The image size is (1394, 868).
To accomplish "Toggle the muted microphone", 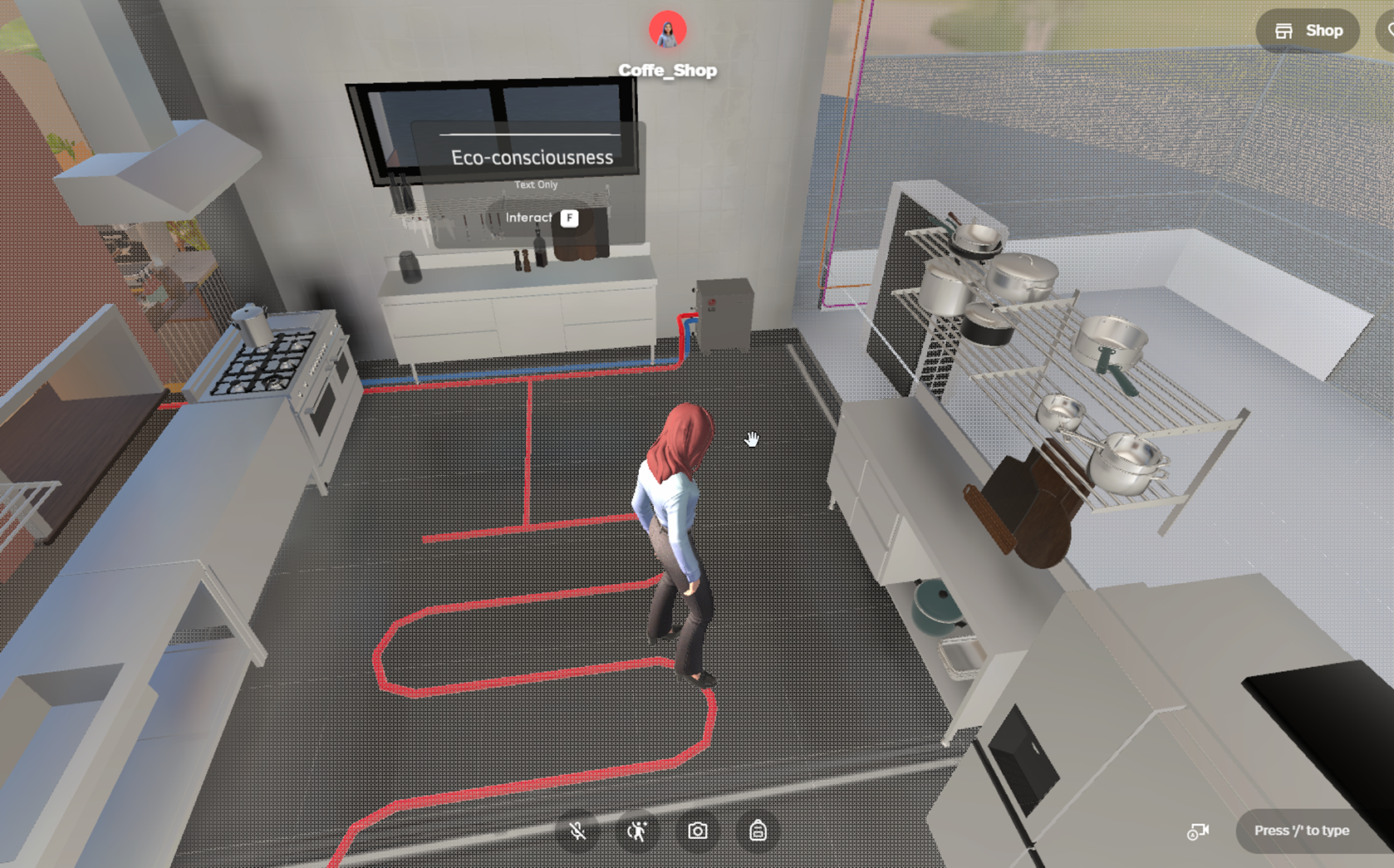I will 578,831.
